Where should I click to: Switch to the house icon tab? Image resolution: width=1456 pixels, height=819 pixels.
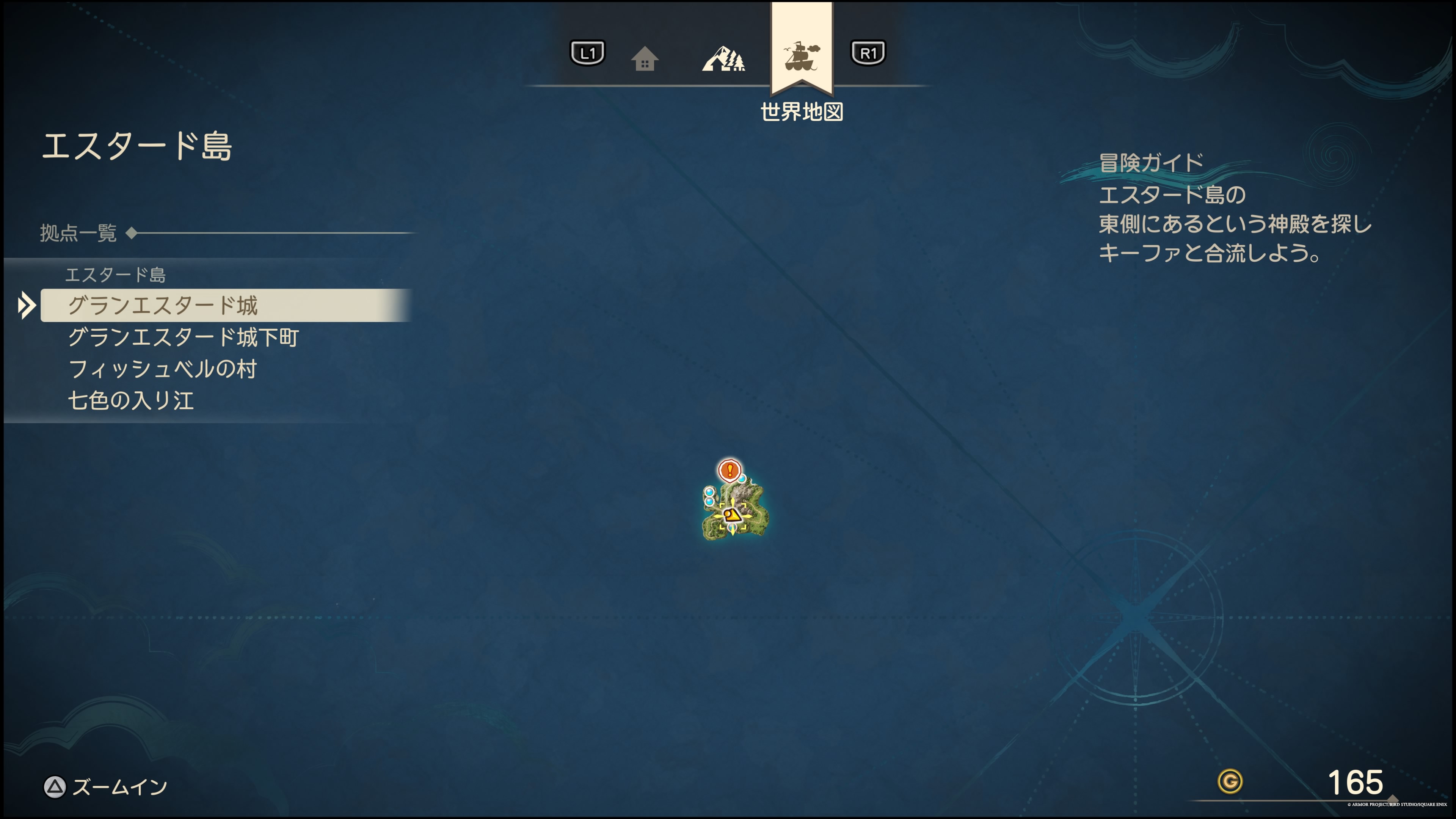[644, 58]
